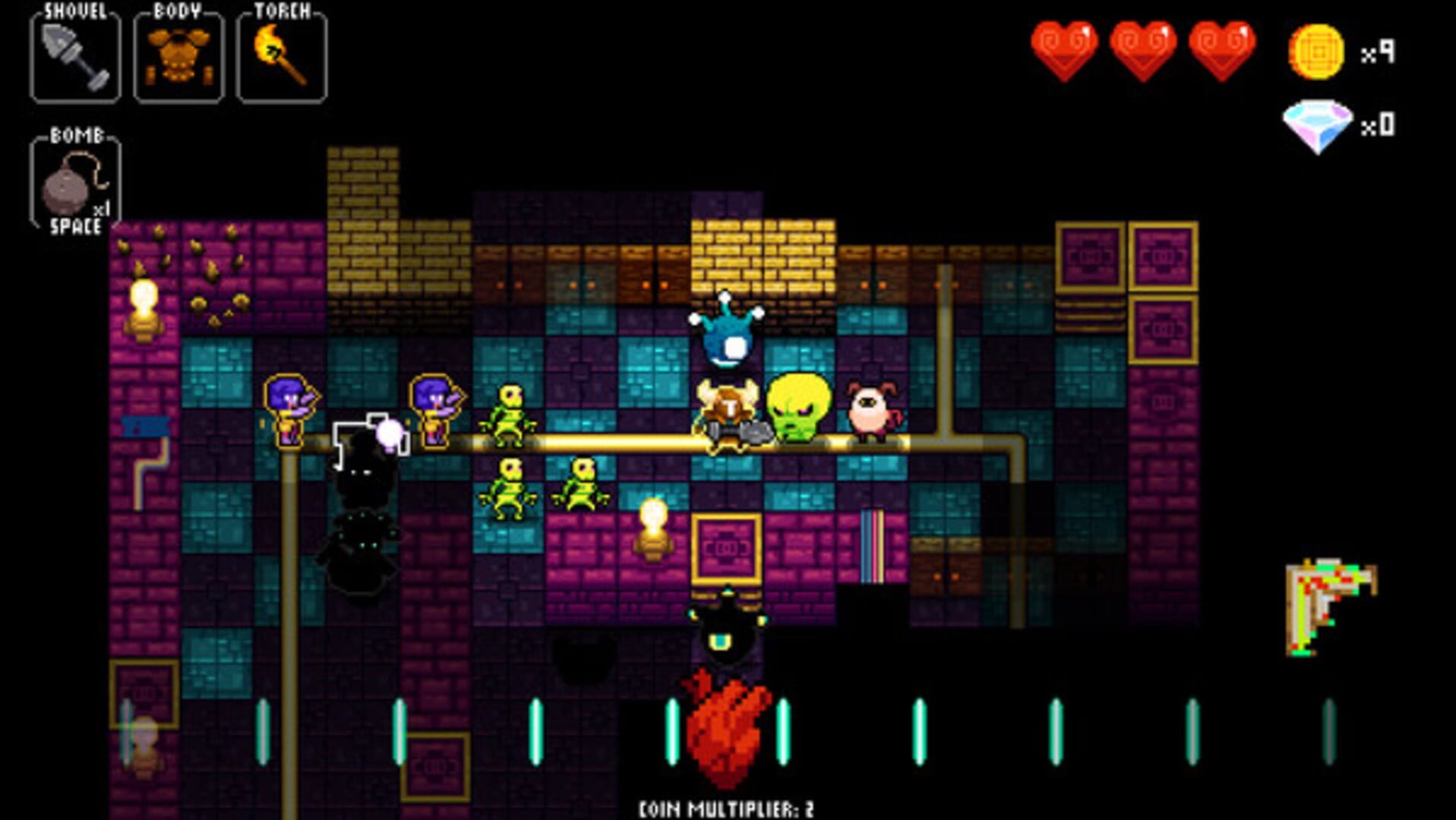Select the Shovel equipment slot

point(74,57)
